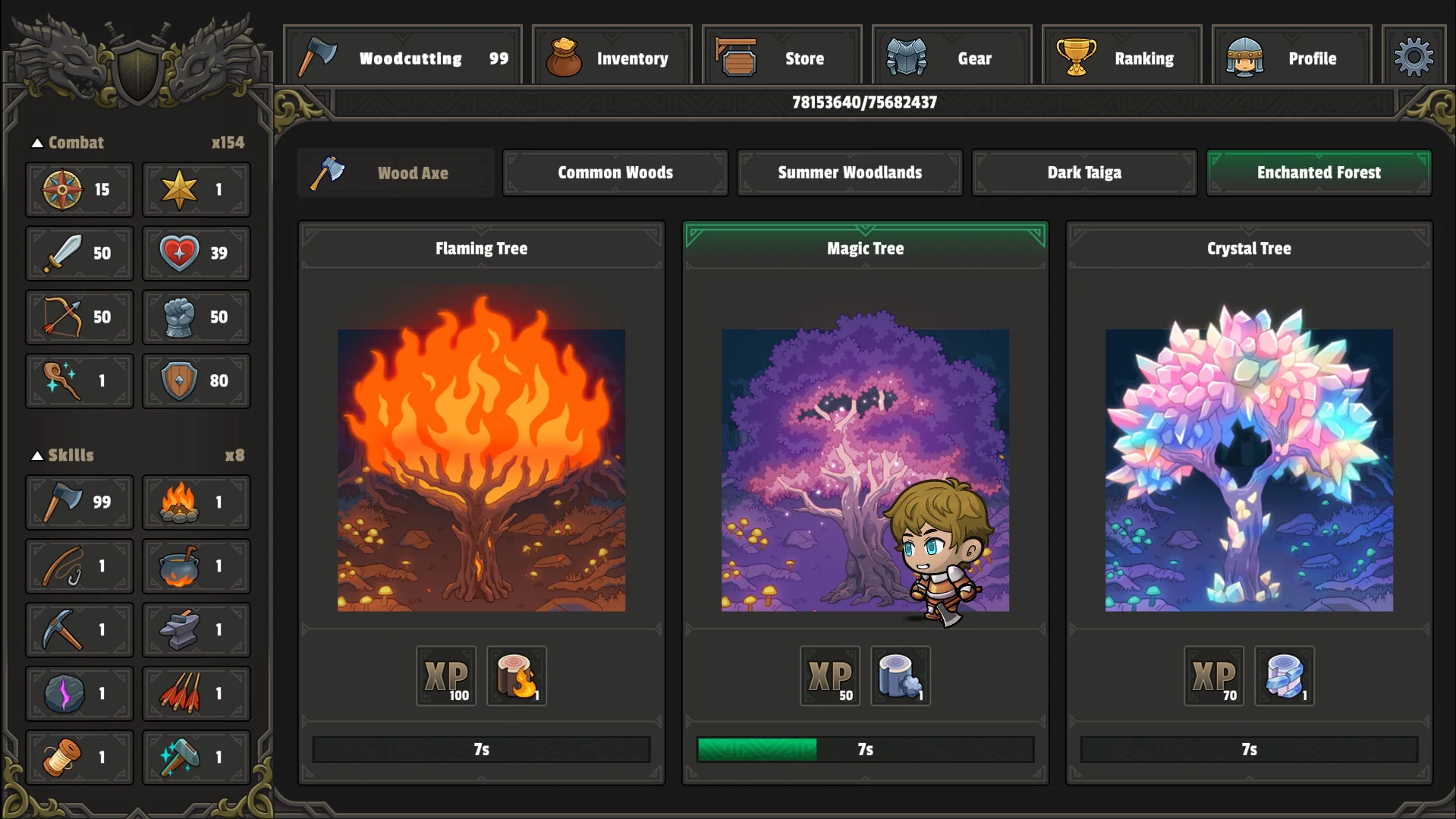
Task: Choose the Dark Taiga area
Action: coord(1084,173)
